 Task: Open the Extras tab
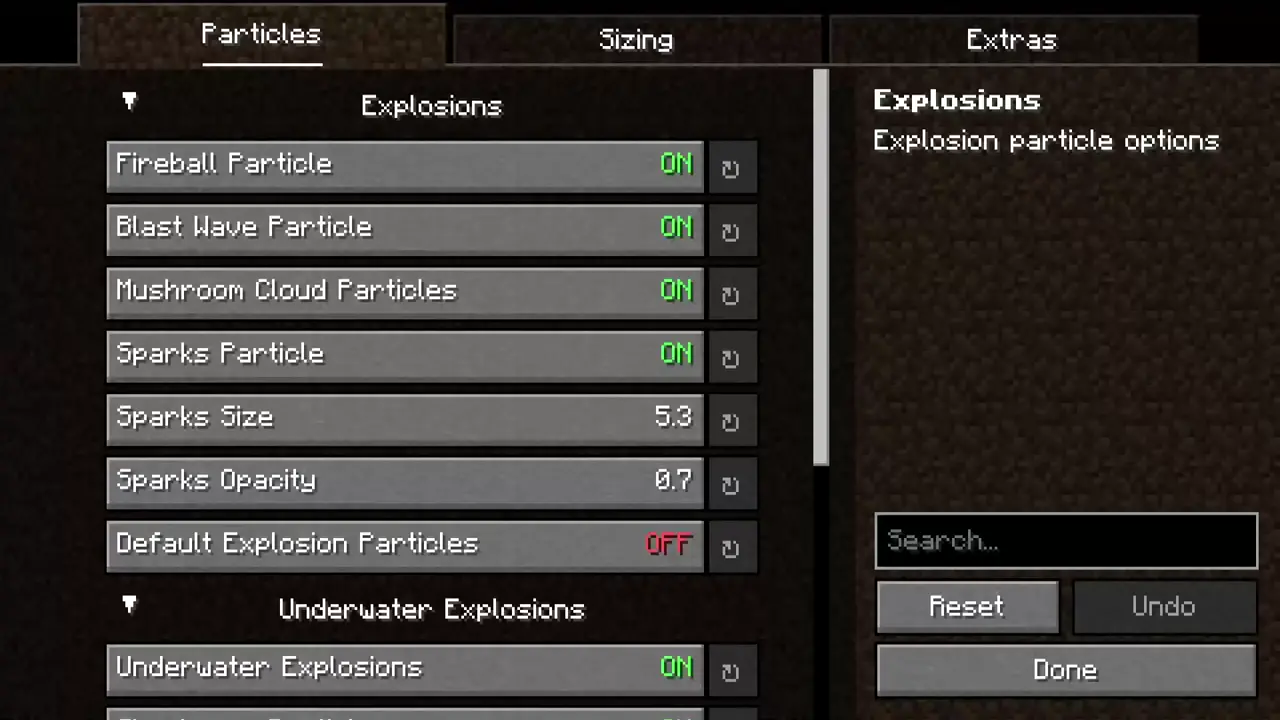[1011, 39]
